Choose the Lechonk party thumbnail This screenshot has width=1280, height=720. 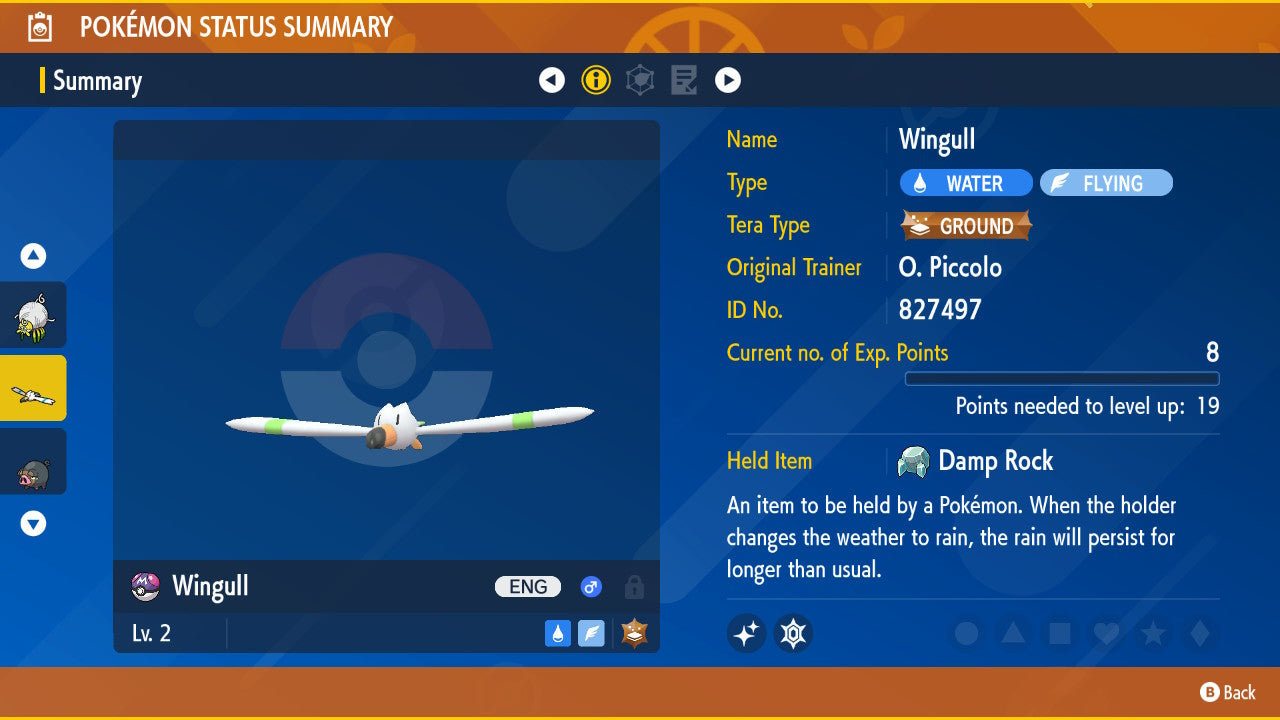point(33,461)
